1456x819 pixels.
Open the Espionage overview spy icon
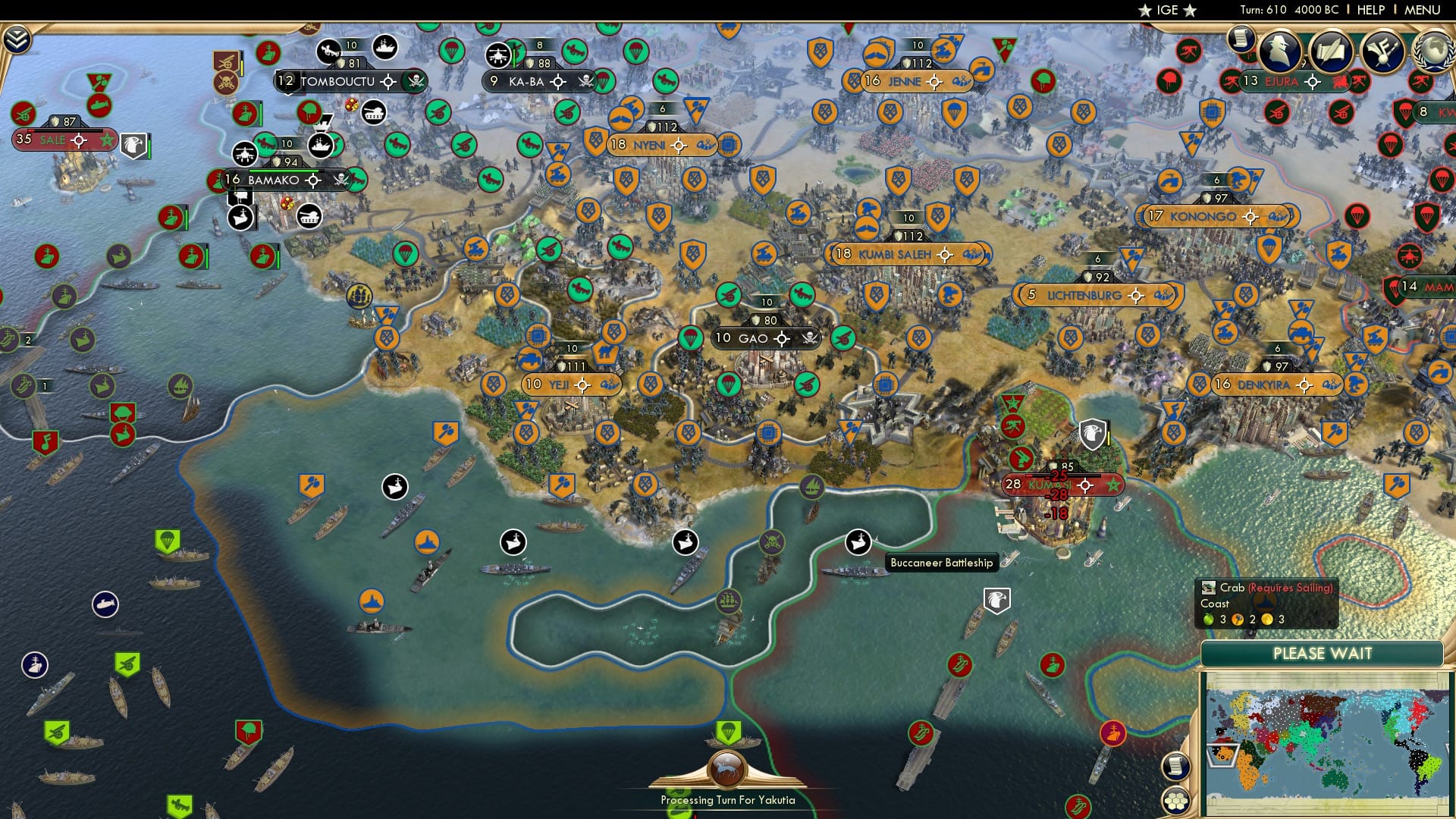[x=1279, y=50]
